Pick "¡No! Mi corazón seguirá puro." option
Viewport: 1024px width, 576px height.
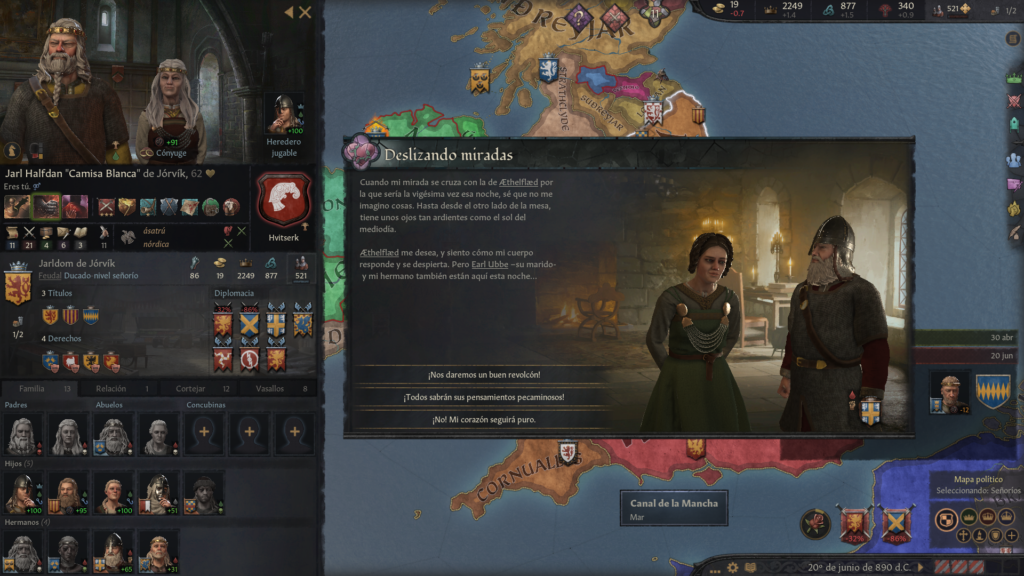pyautogui.click(x=484, y=420)
